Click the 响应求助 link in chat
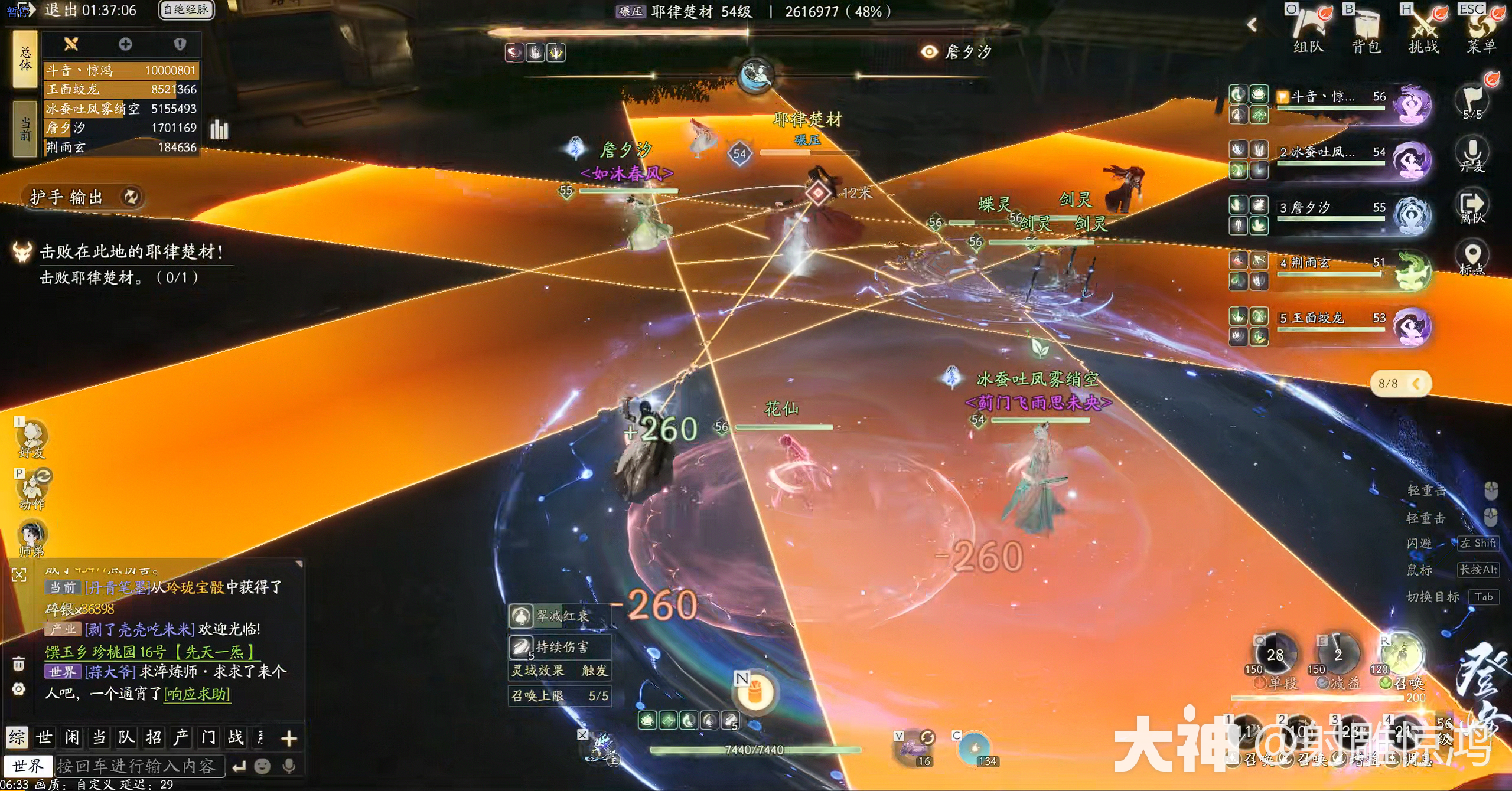 pyautogui.click(x=197, y=694)
